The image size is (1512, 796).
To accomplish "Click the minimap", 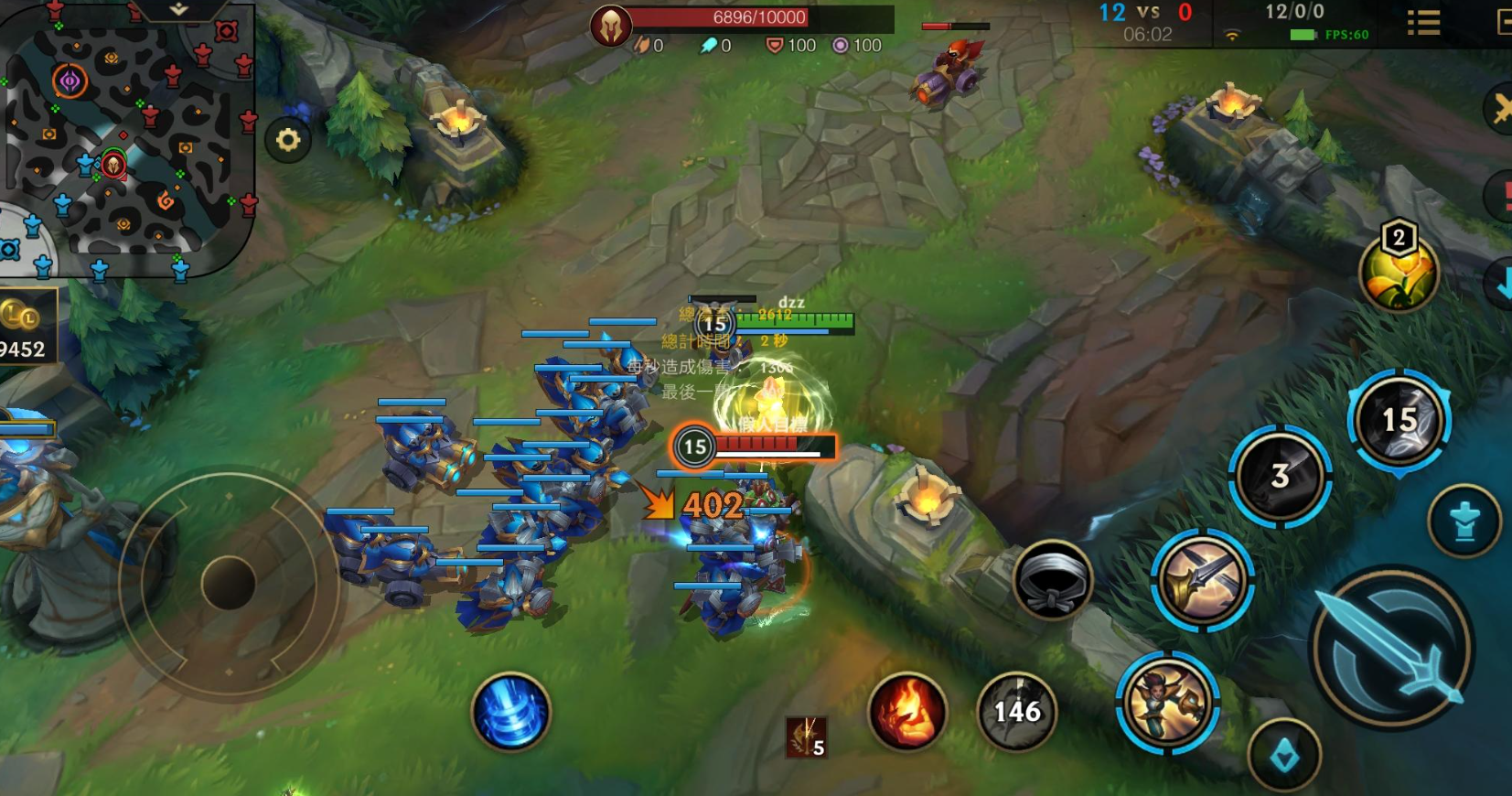I will (126, 137).
